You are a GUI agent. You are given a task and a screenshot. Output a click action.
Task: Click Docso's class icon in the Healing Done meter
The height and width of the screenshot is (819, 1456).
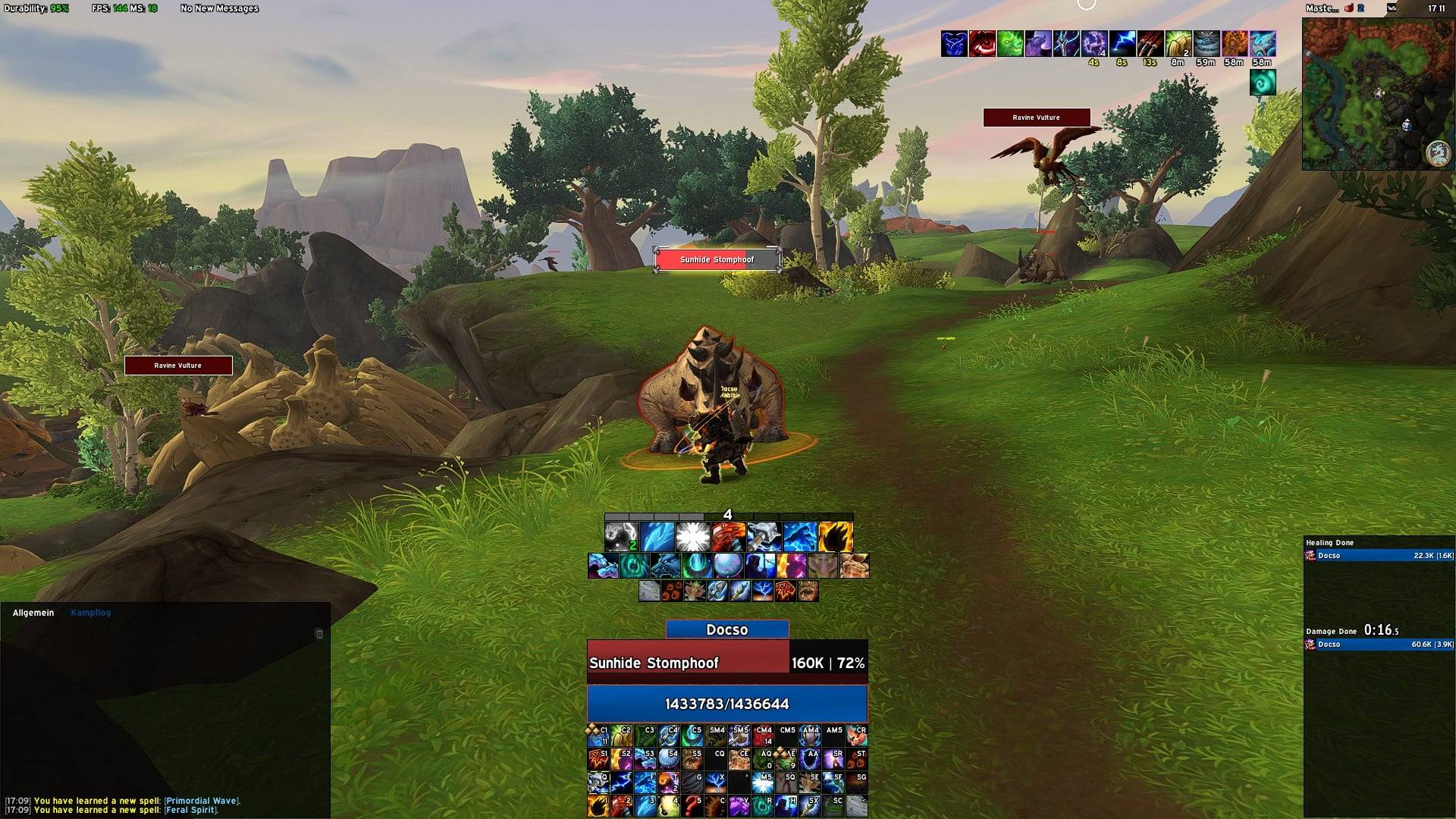coord(1310,556)
